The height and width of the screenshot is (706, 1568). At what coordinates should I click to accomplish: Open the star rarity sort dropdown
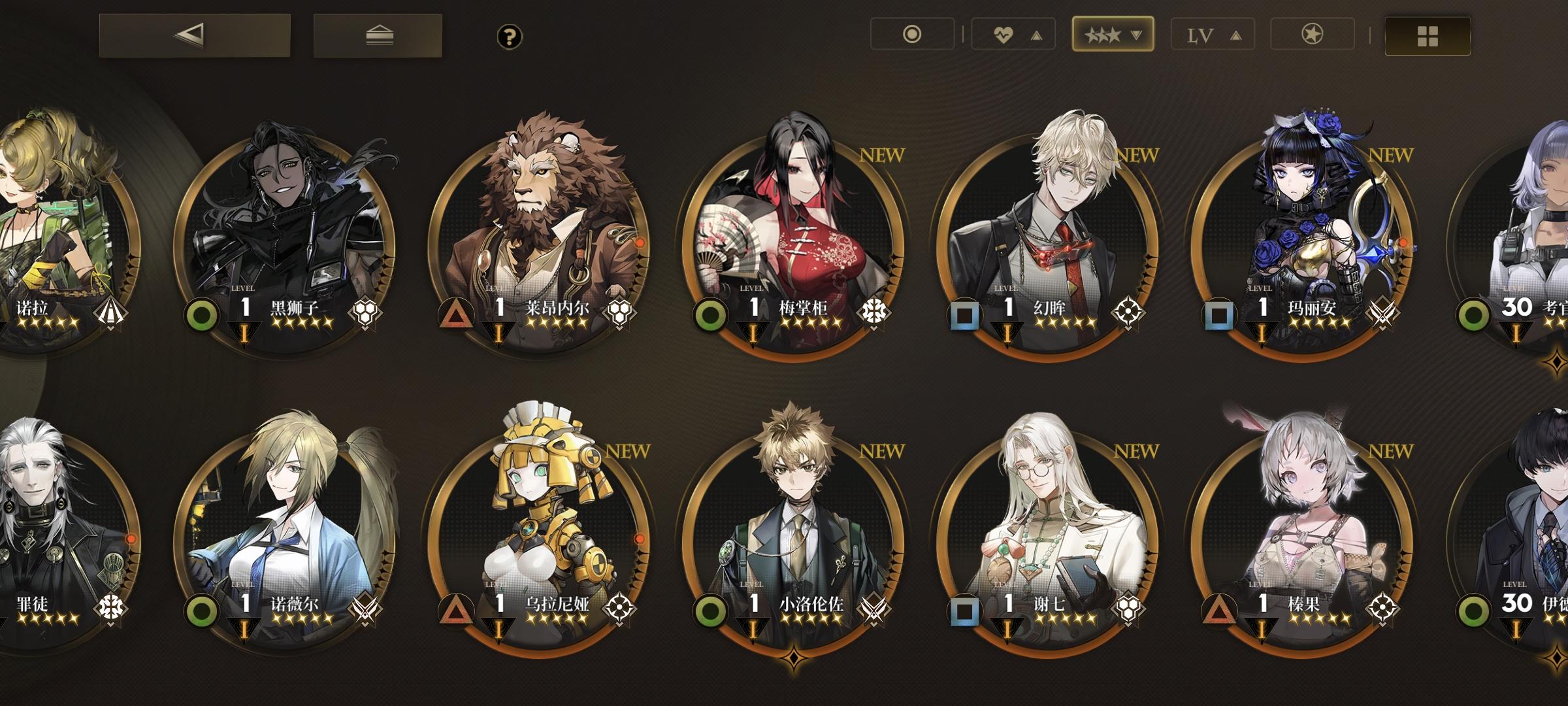tap(1112, 36)
